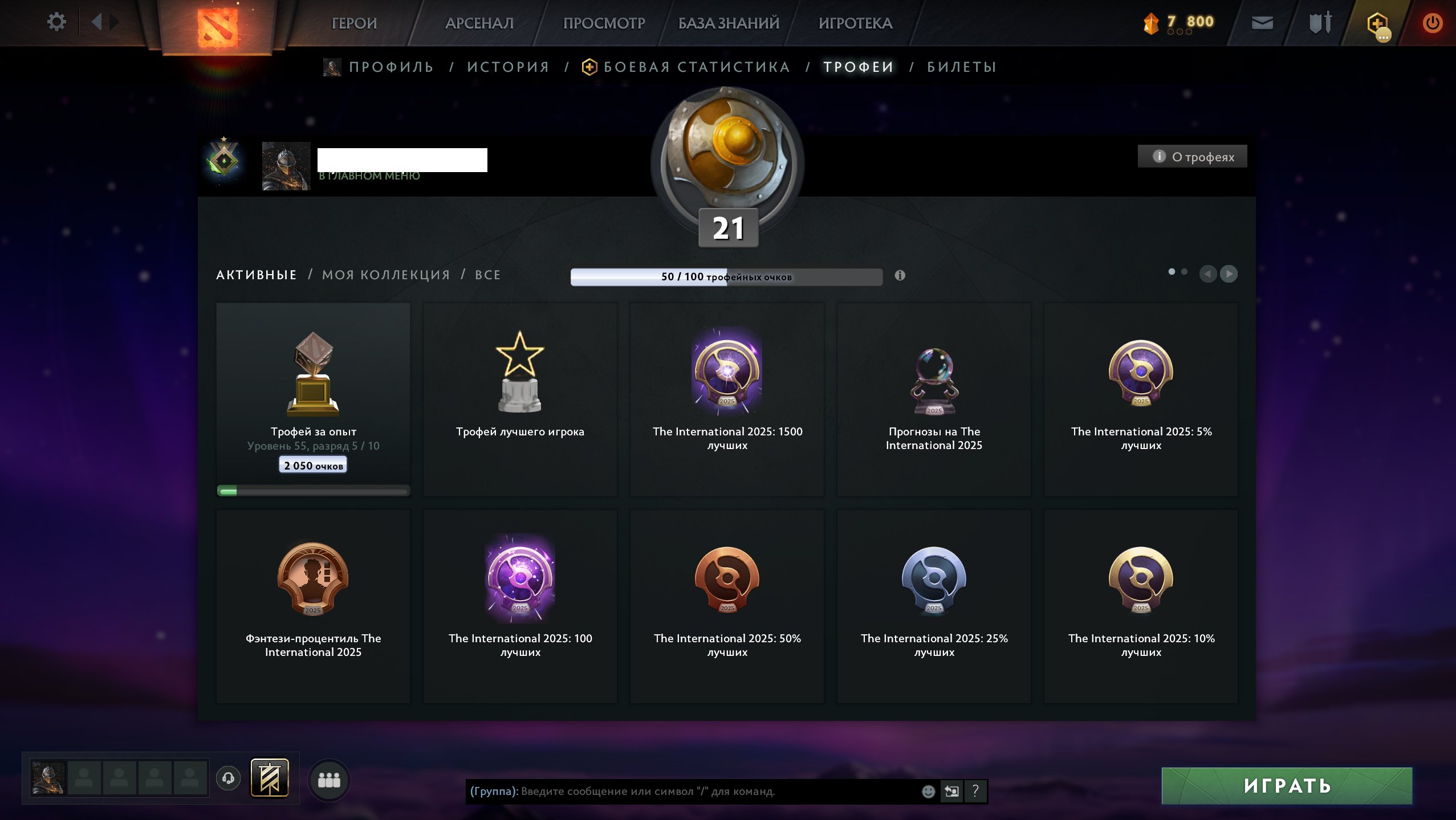
Task: Click the green Играть button
Action: click(1287, 786)
